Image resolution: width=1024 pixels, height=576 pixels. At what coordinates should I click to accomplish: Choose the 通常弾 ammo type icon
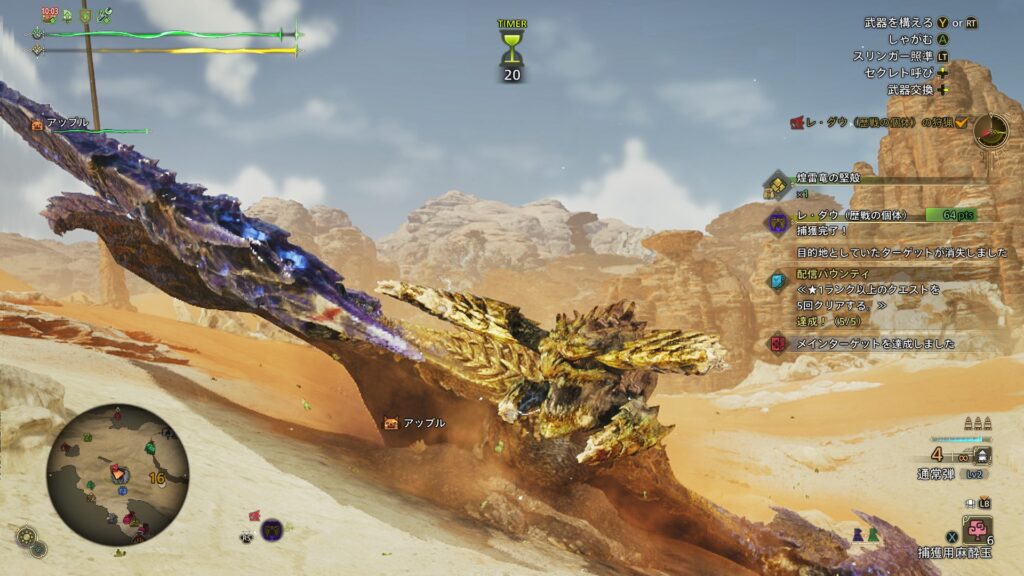pos(983,455)
